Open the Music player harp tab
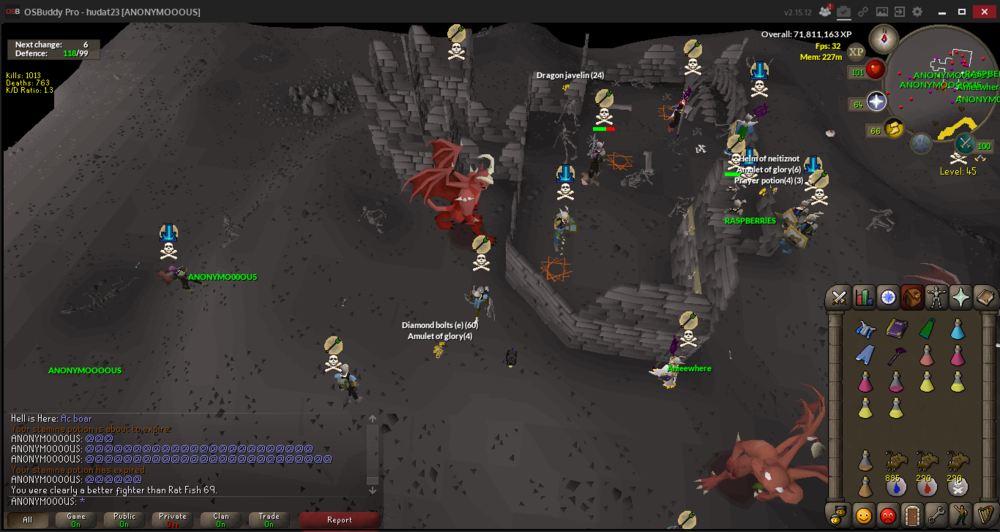 coord(985,515)
